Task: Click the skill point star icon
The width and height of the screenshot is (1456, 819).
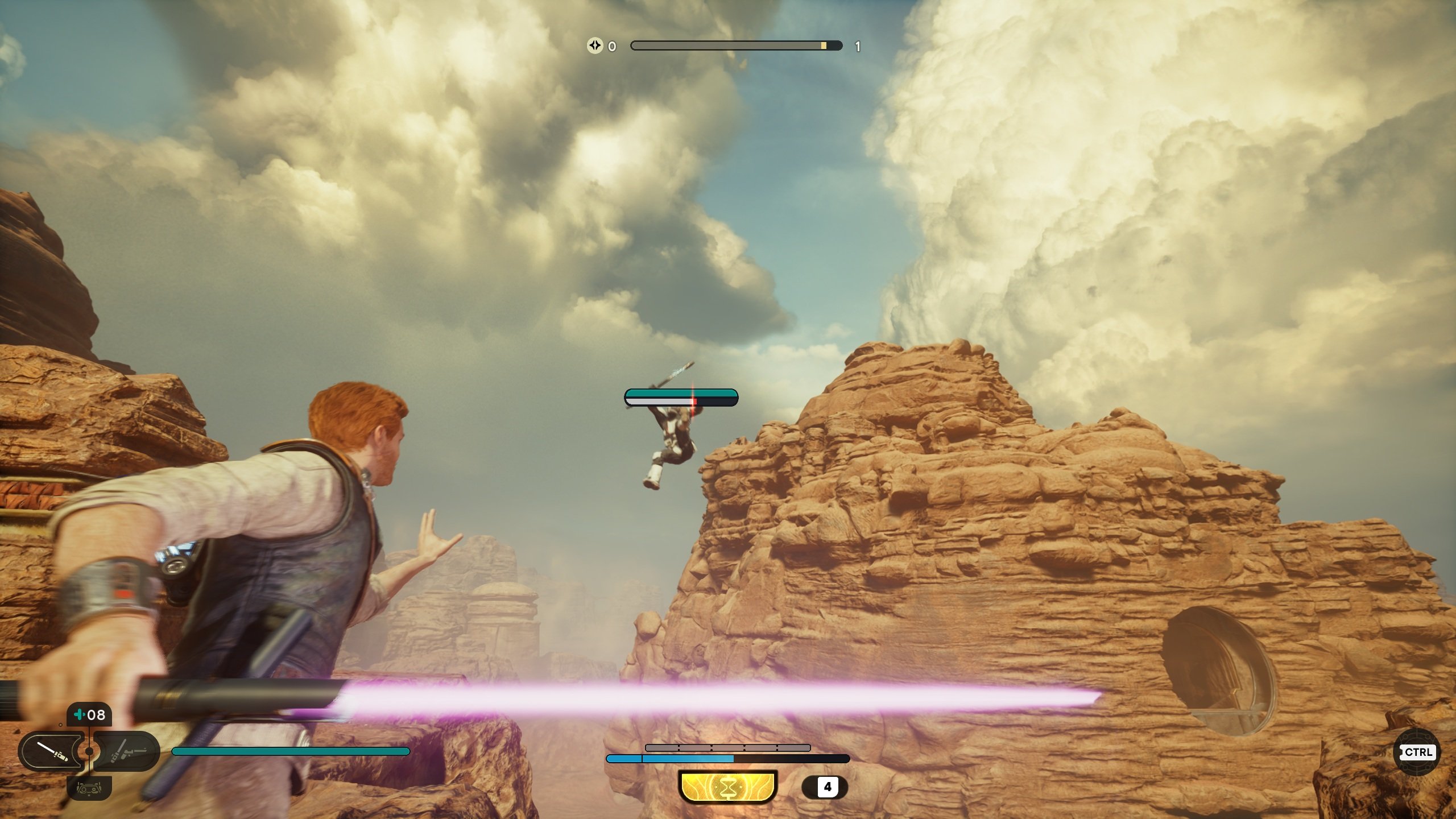Action: tap(595, 45)
